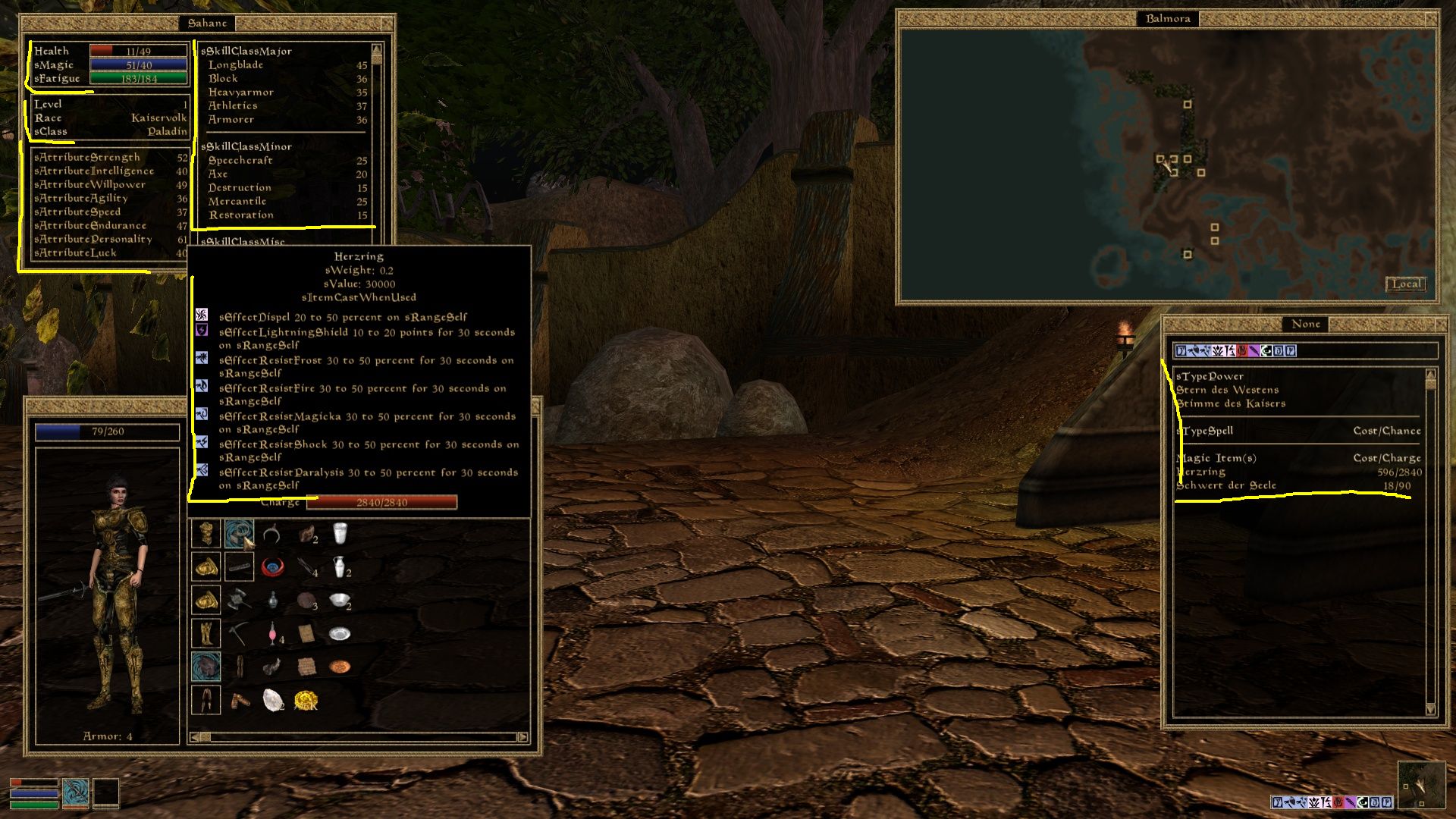The width and height of the screenshot is (1456, 819).
Task: Click the eye-symbol school icon in the magic filter bar
Action: pos(1266,350)
